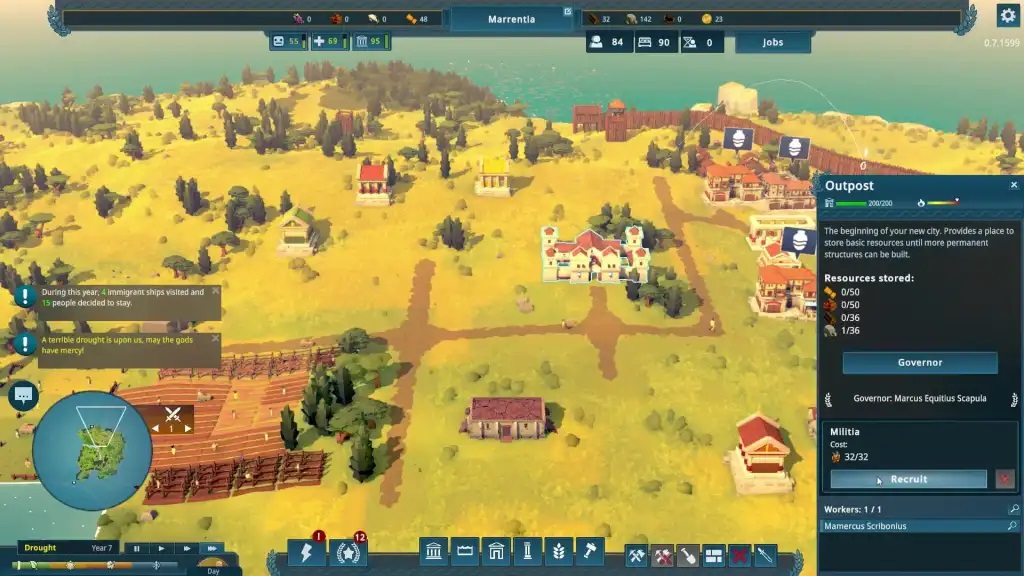
Task: Open the Jobs overview
Action: tap(772, 42)
